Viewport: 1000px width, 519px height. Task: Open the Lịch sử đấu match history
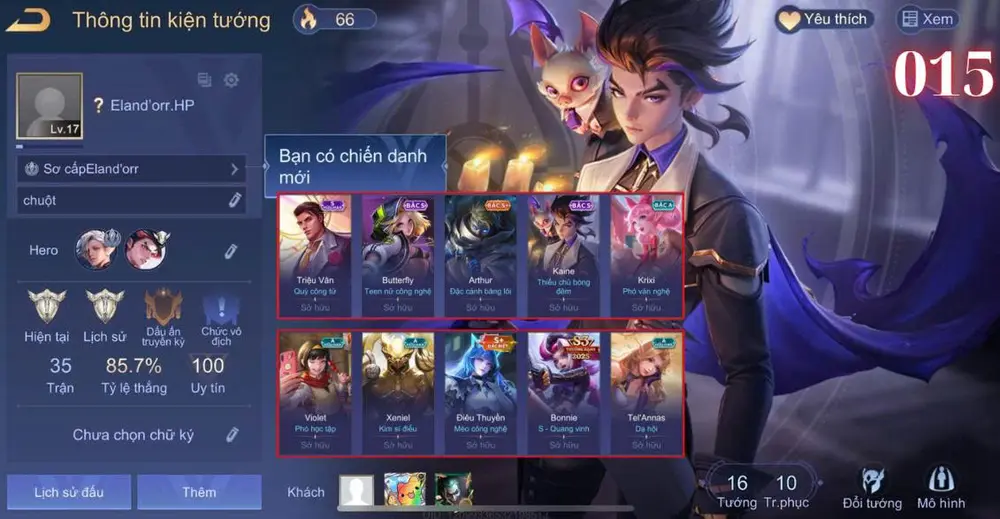68,492
